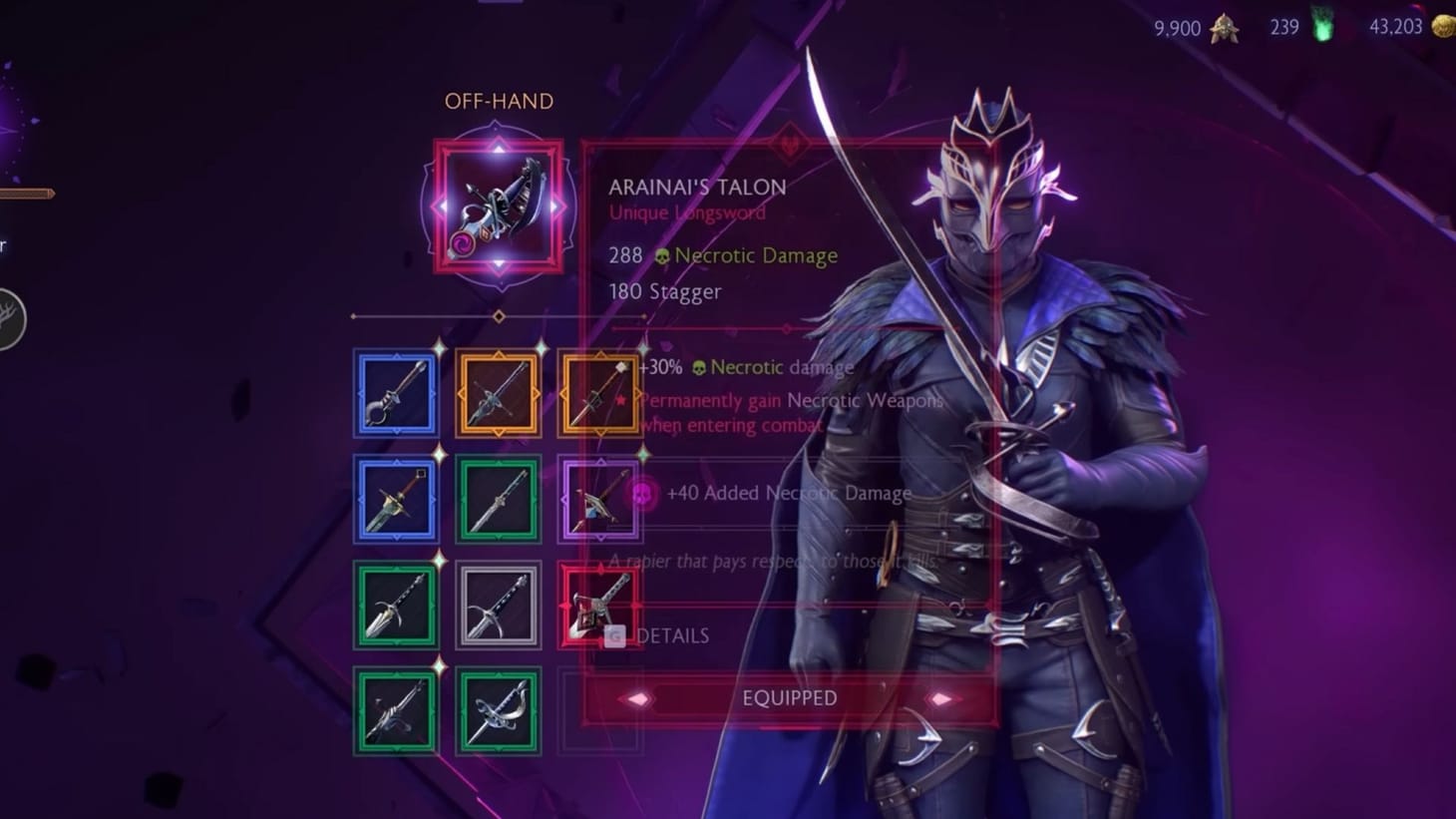Screen dimensions: 1456x819
Task: Click the OFF-HAND header label
Action: pos(500,101)
